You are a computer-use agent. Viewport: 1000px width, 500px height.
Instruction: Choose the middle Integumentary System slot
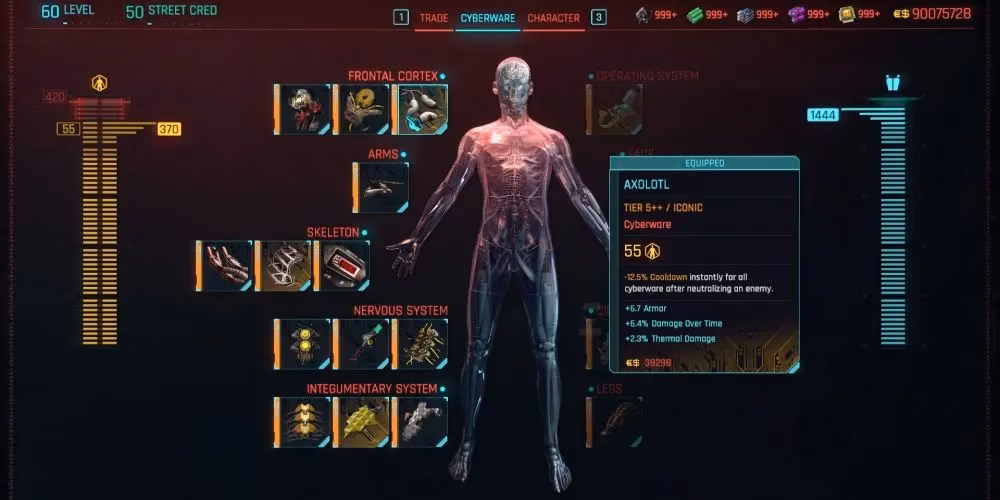tap(363, 421)
